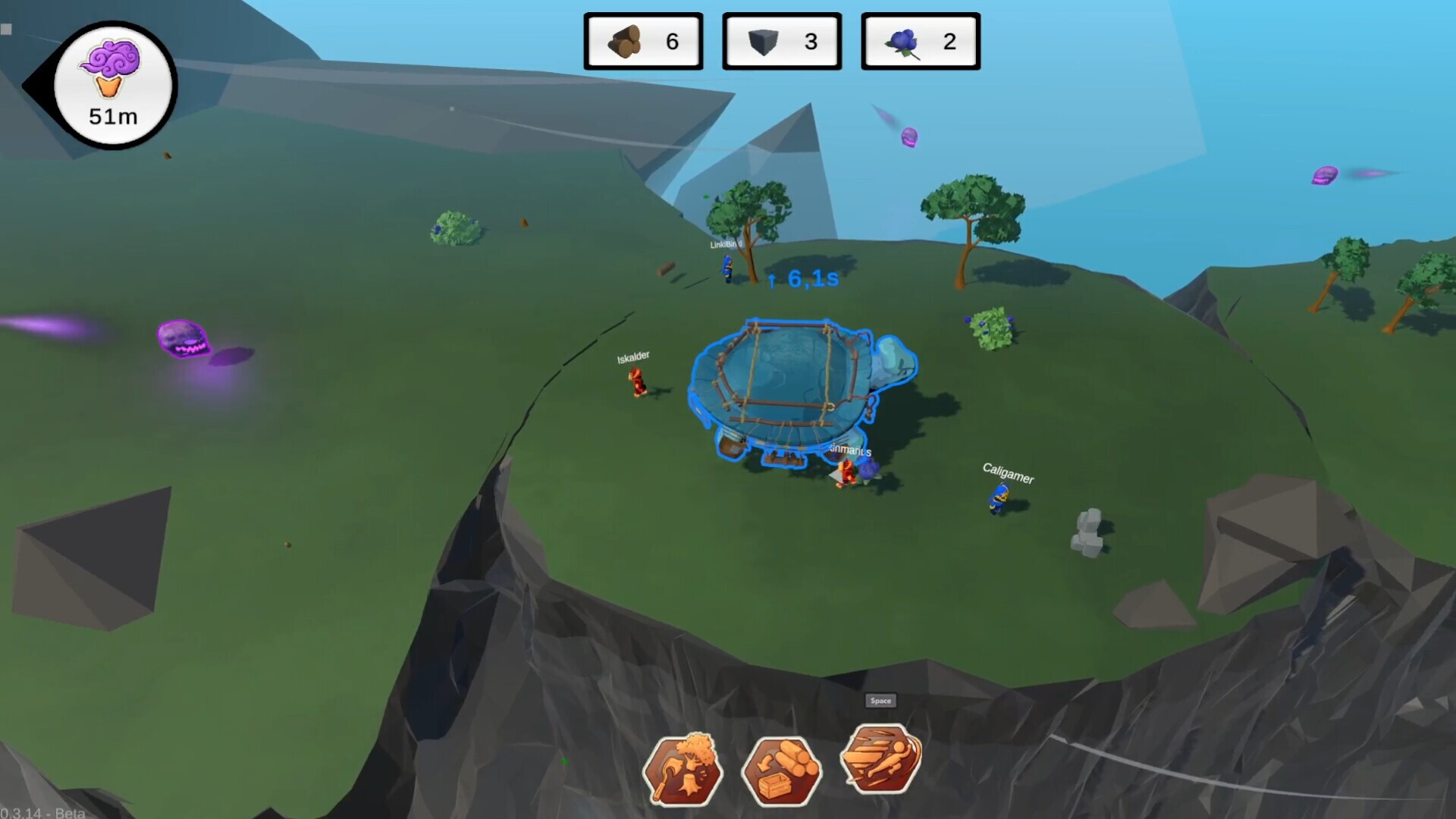This screenshot has width=1456, height=819.
Task: Trigger the dash sprint ability icon
Action: click(880, 758)
